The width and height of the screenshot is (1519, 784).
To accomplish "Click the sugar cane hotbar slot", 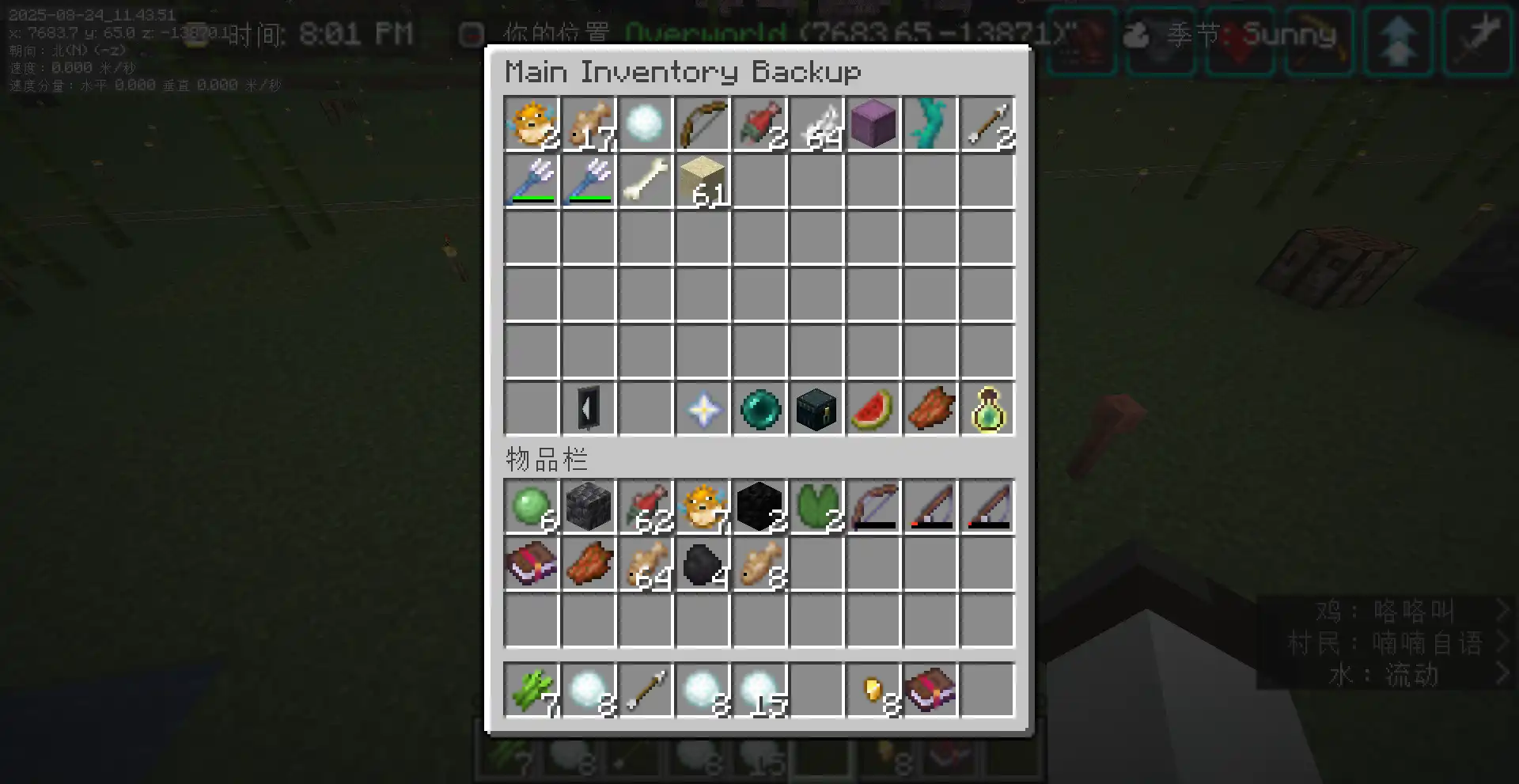I will 532,690.
